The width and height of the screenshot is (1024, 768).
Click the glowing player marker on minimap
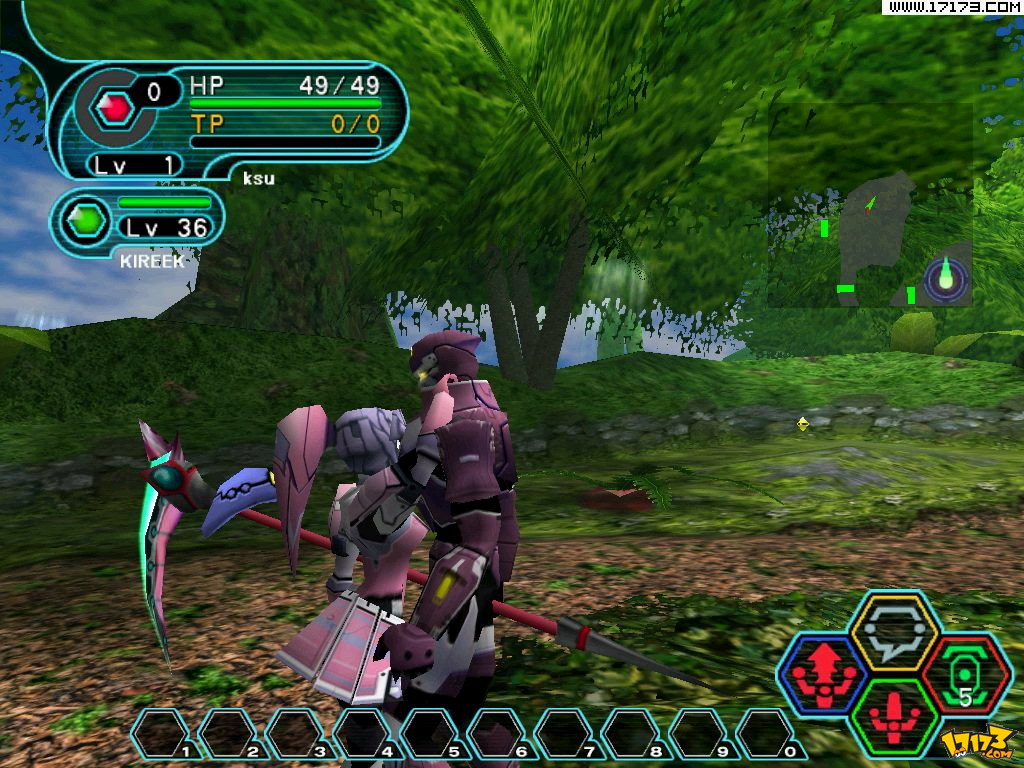point(946,277)
